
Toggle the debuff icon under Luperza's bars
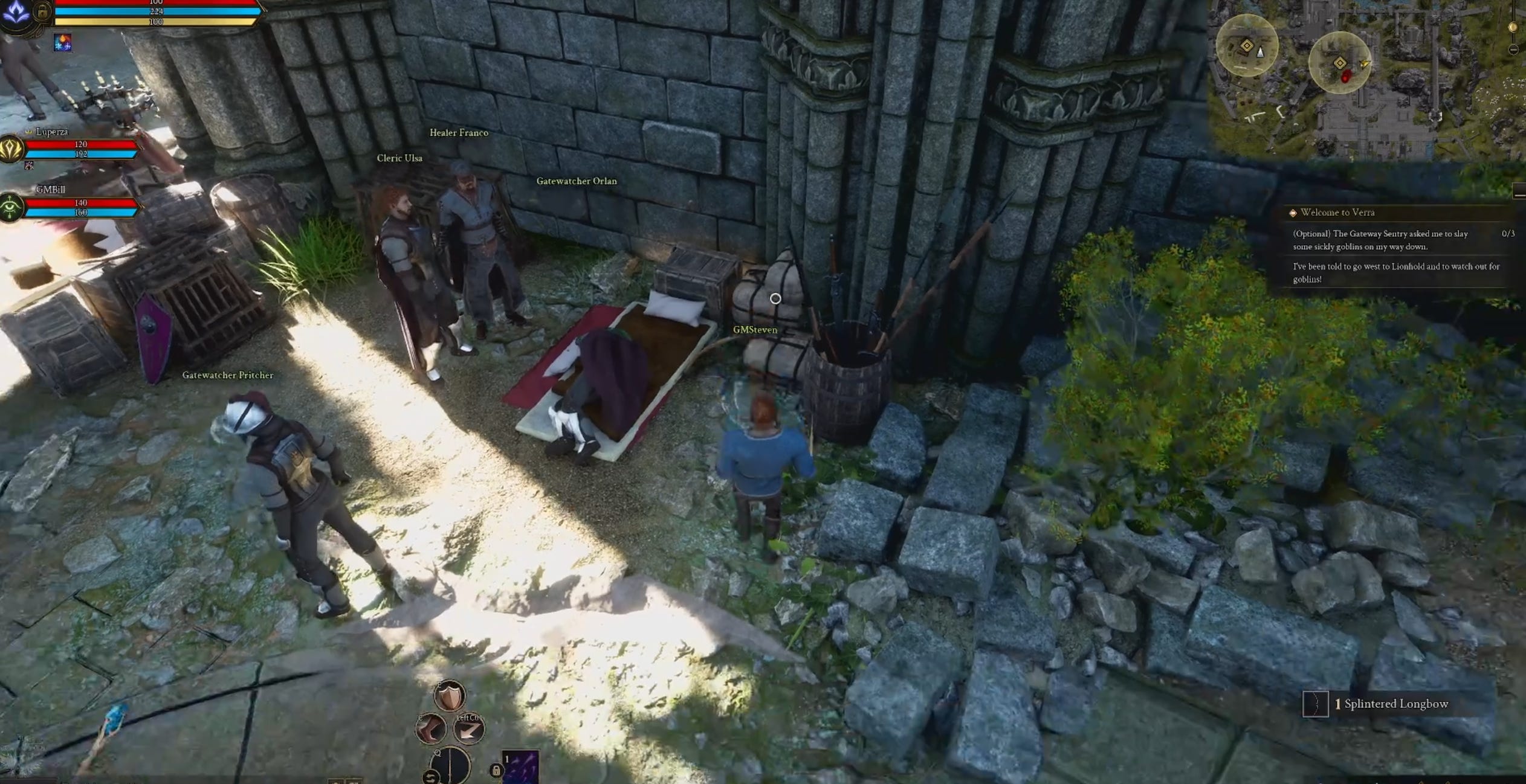(x=28, y=165)
